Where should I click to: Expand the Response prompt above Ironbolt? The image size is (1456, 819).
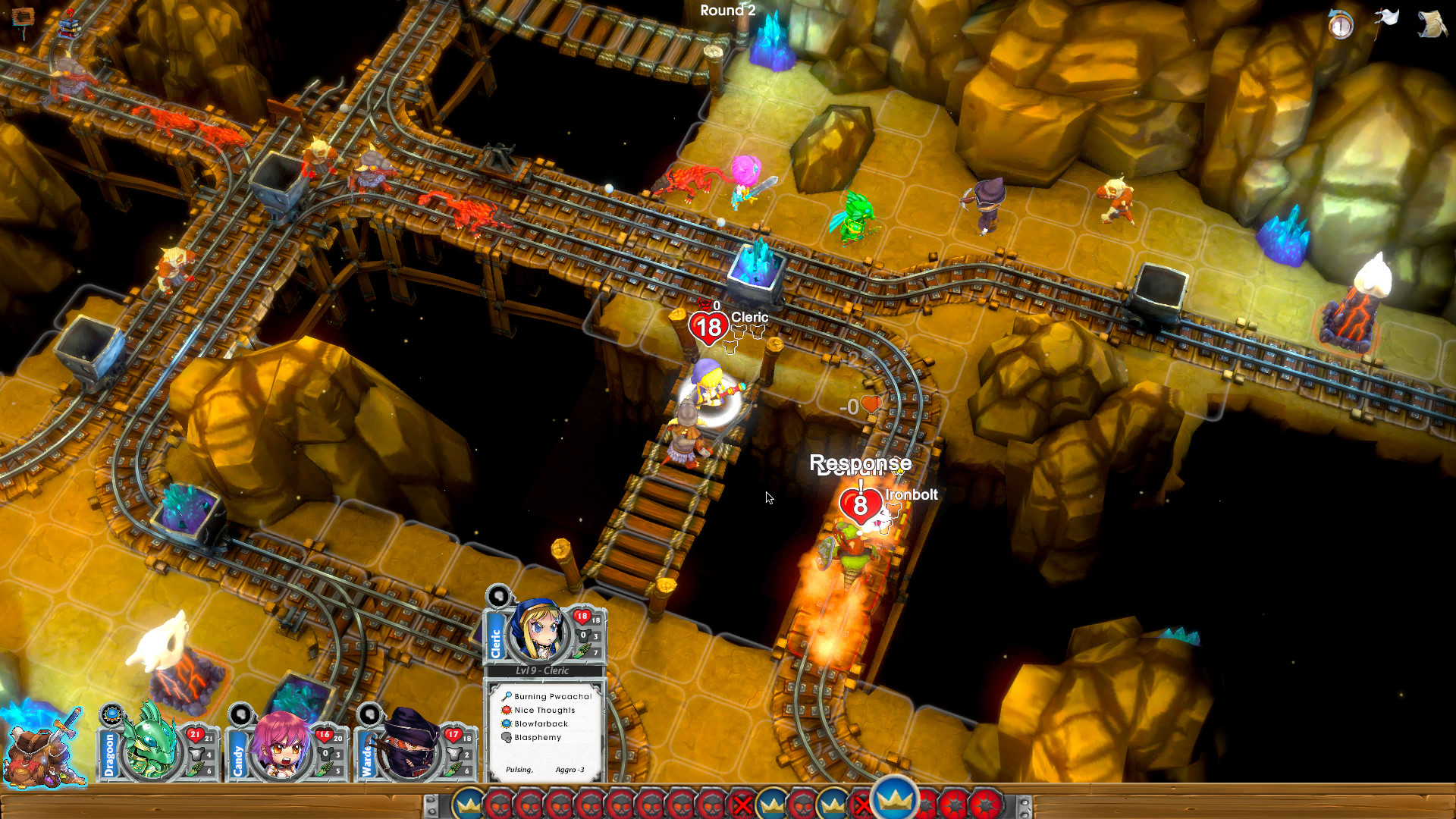click(861, 463)
